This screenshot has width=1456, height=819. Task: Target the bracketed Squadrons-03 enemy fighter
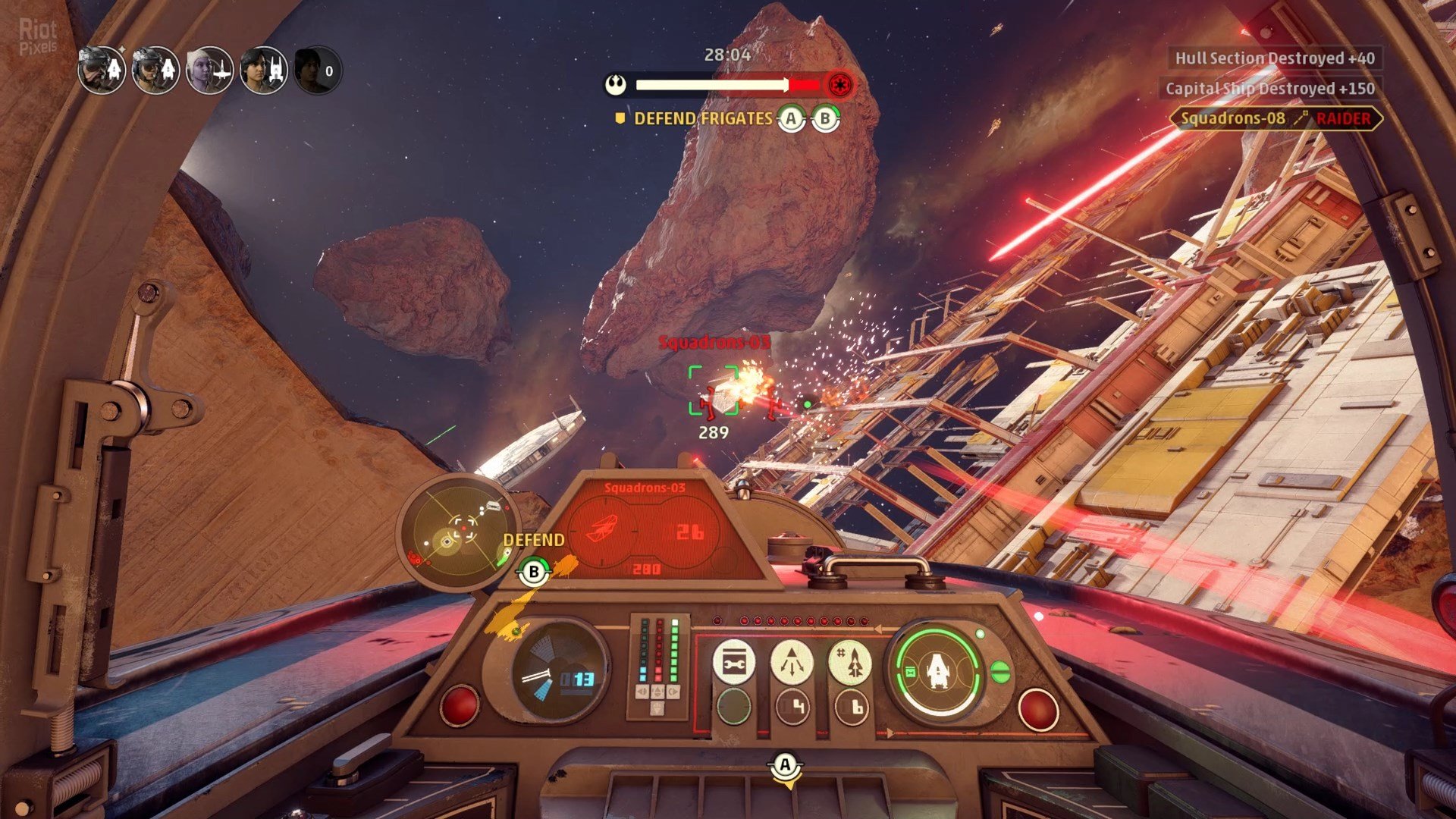[714, 391]
